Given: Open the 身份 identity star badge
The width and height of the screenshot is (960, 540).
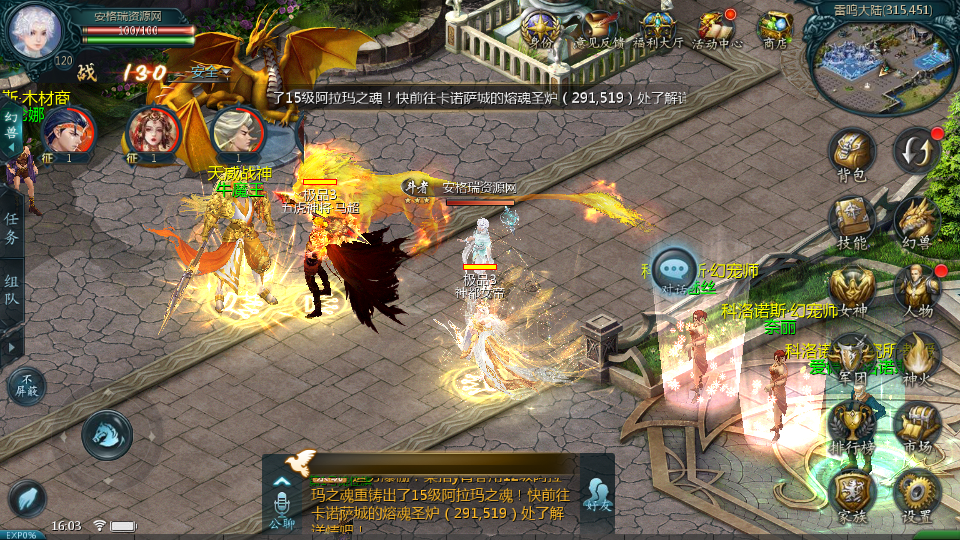Looking at the screenshot, I should (x=541, y=28).
